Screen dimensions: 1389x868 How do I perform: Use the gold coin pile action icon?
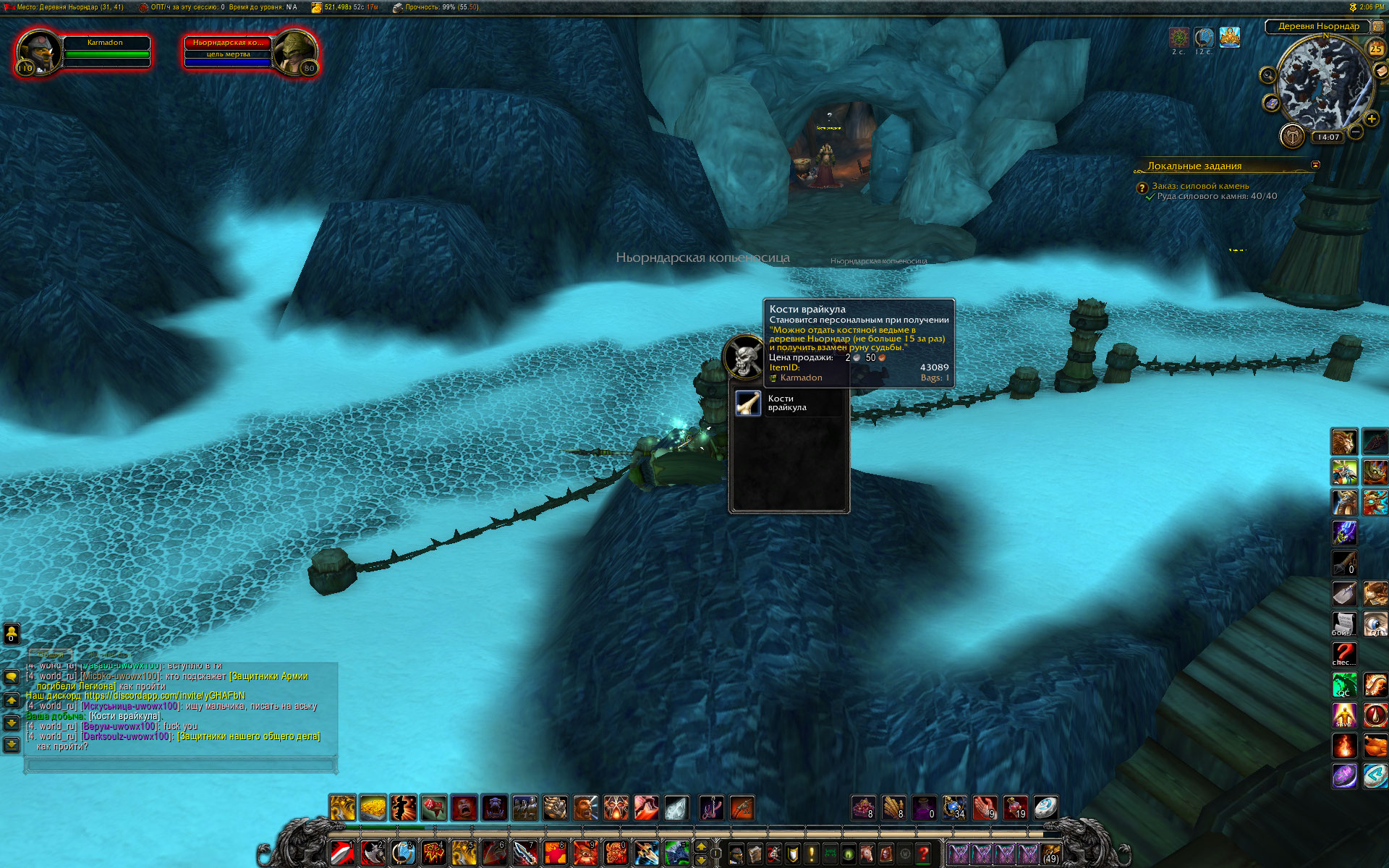coord(373,807)
